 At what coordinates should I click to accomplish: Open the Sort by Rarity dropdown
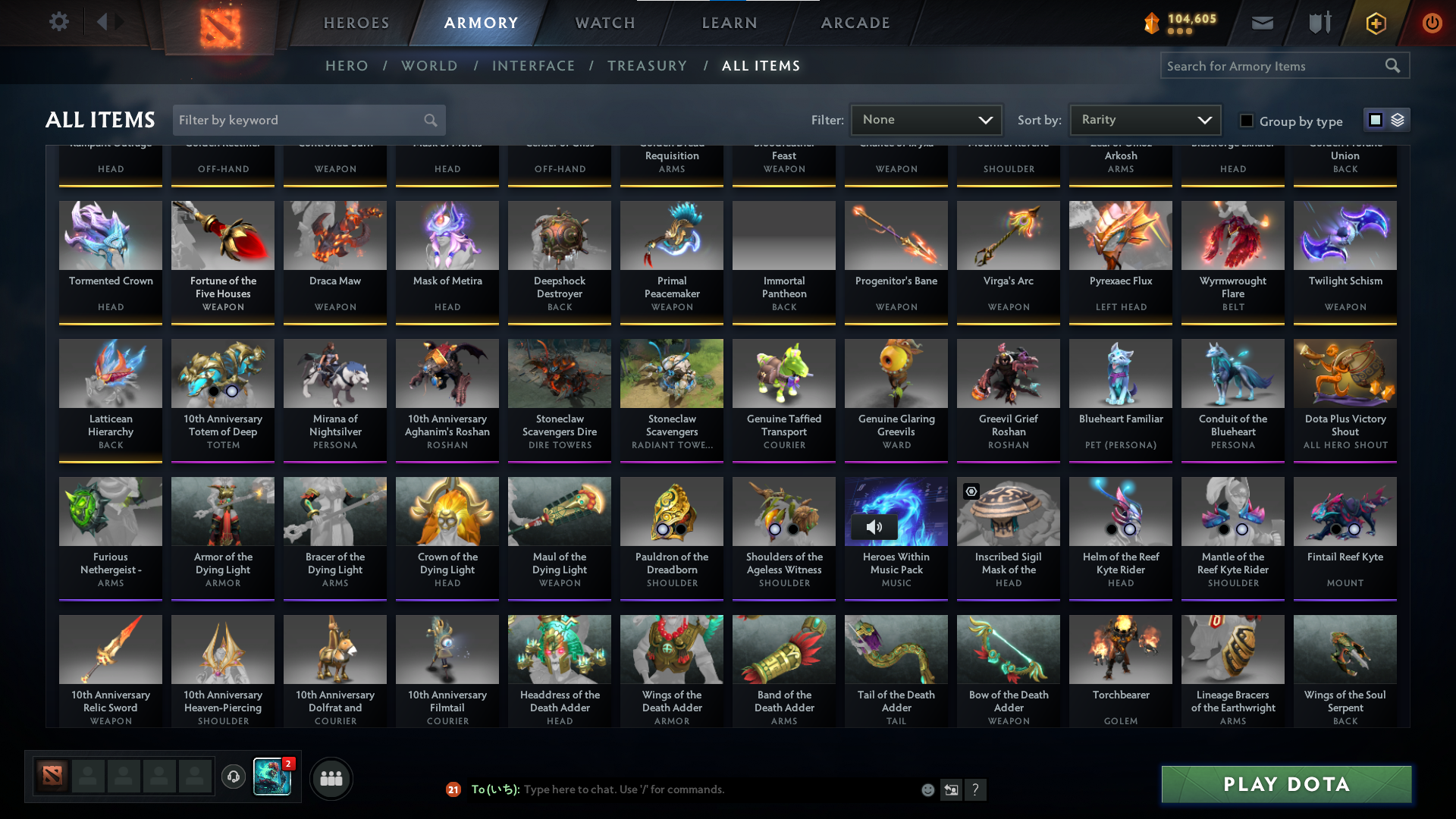(x=1144, y=120)
